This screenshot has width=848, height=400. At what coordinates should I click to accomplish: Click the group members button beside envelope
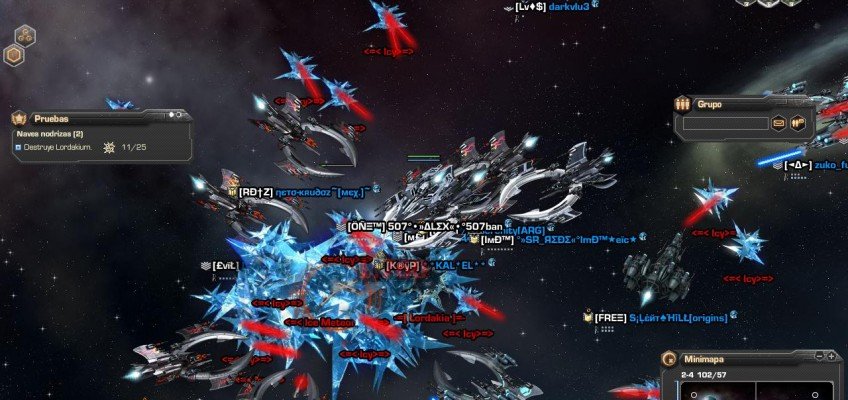798,124
